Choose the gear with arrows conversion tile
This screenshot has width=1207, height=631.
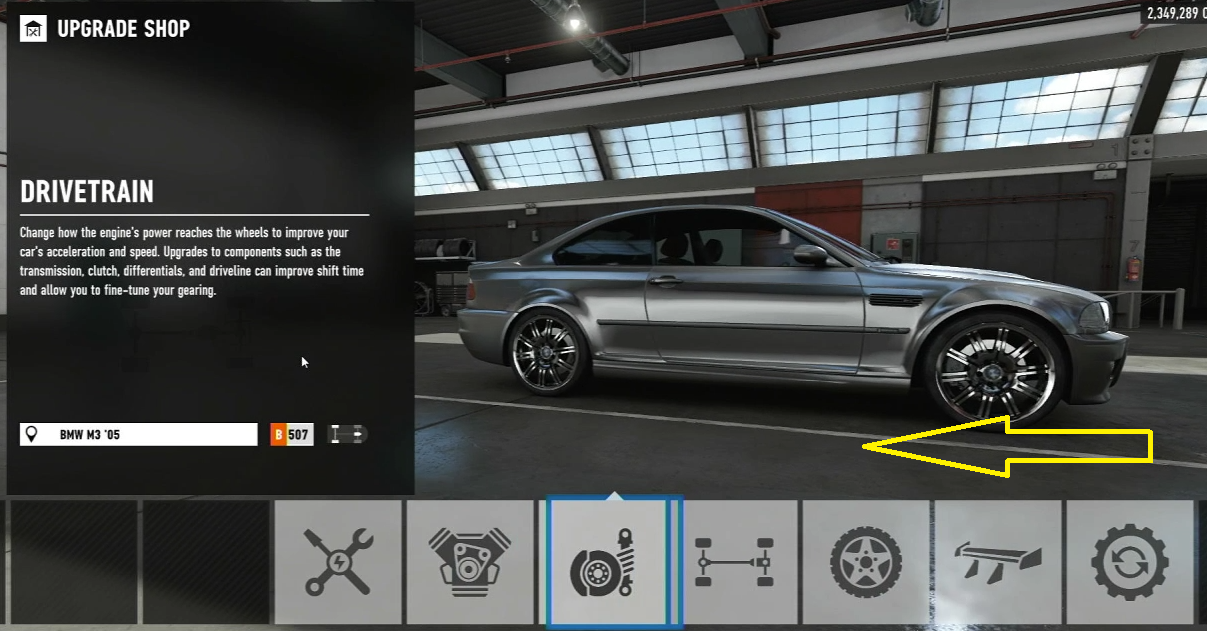(1129, 562)
